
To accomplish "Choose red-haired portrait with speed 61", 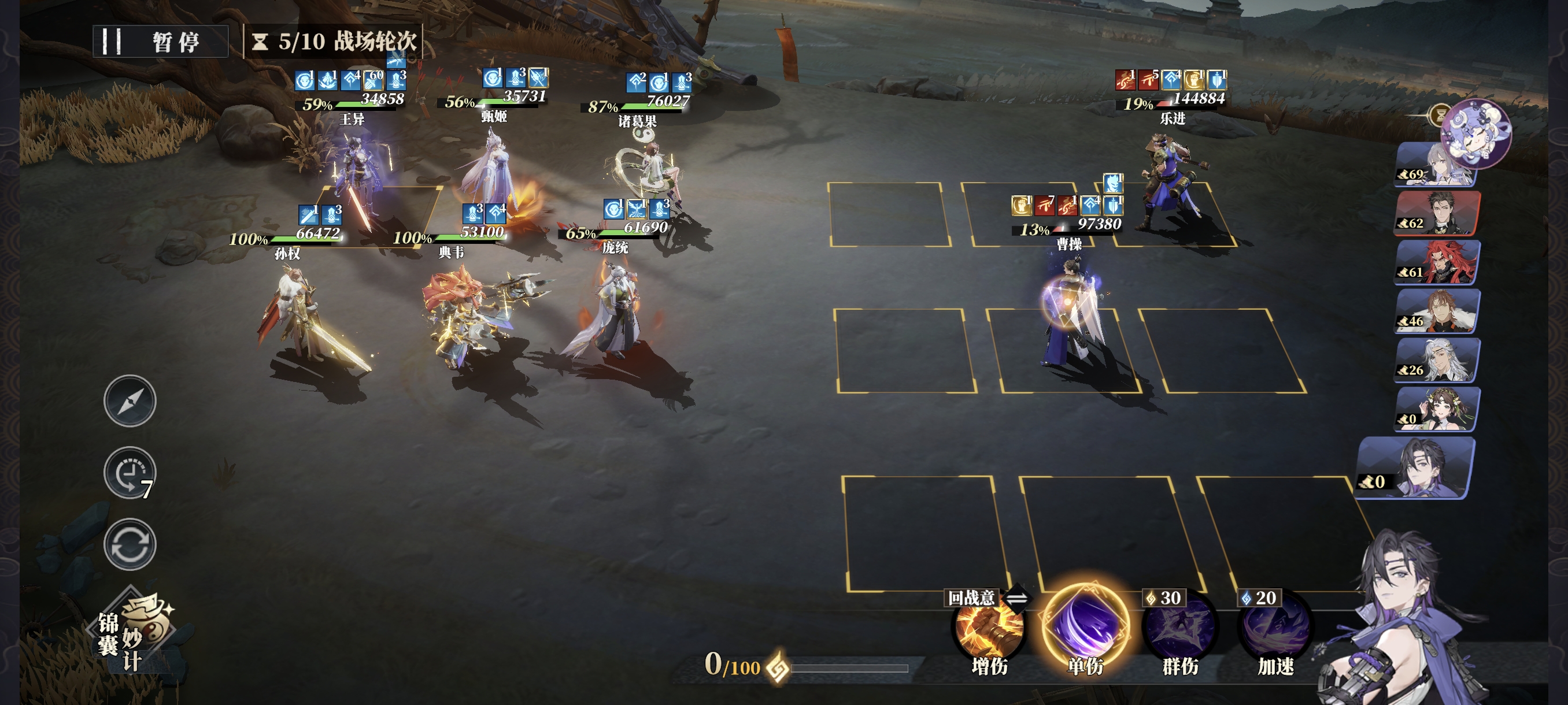I will tap(1437, 263).
